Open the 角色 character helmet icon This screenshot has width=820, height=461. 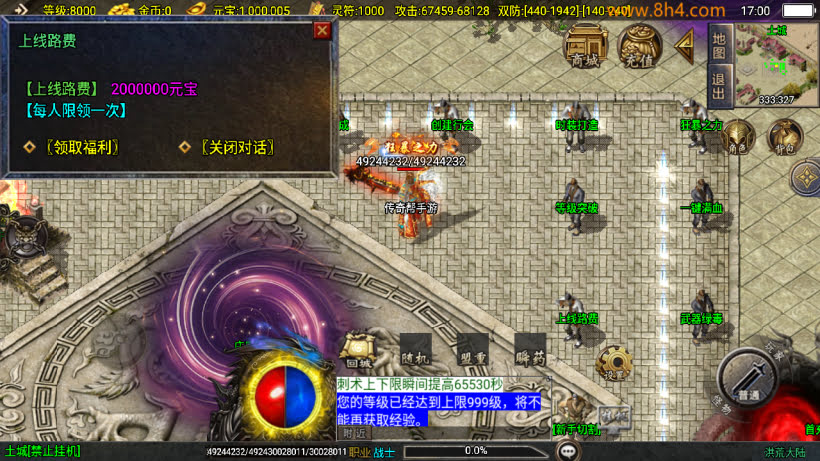click(x=740, y=137)
